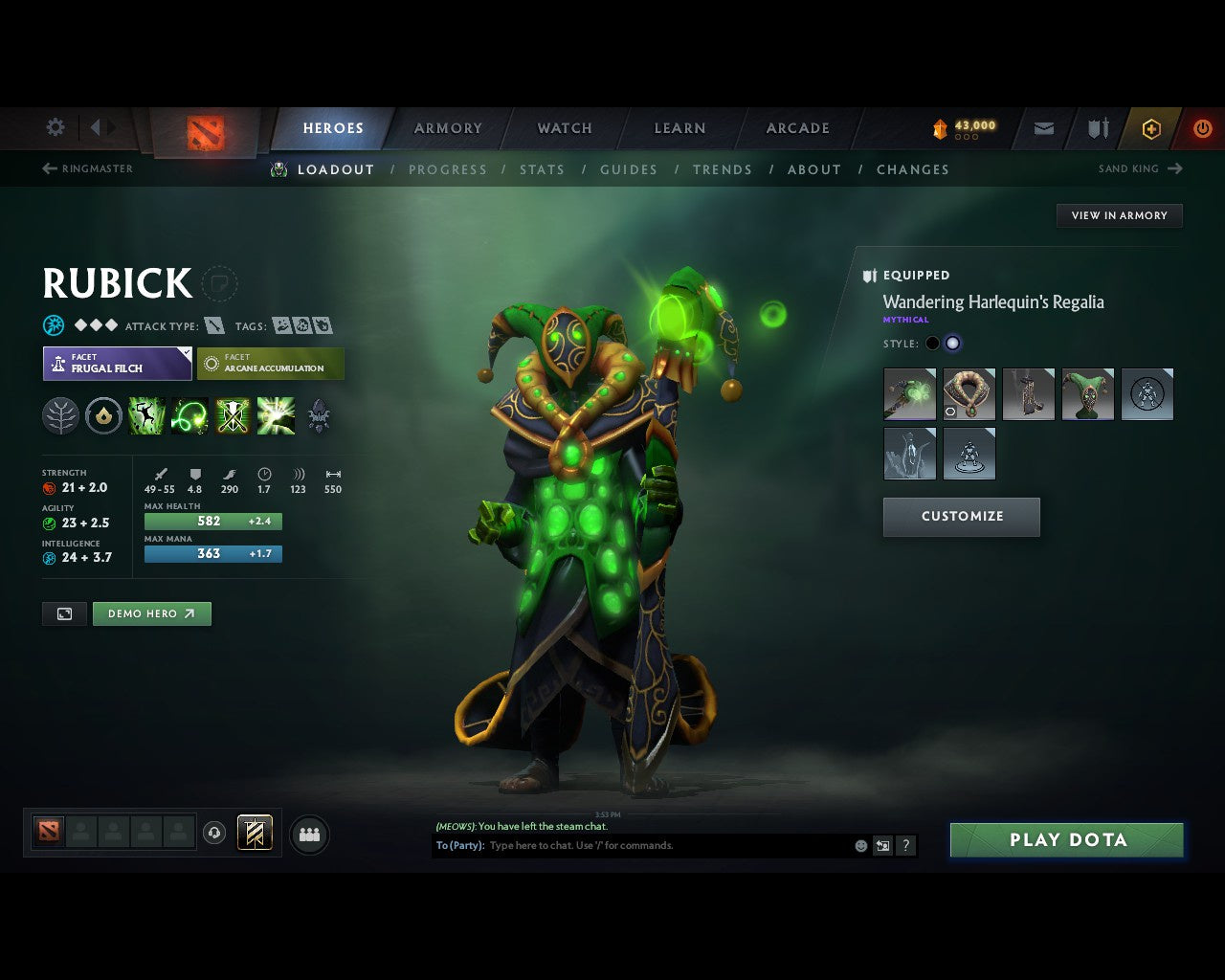Select the Arcane Accumulation facet

(270, 364)
